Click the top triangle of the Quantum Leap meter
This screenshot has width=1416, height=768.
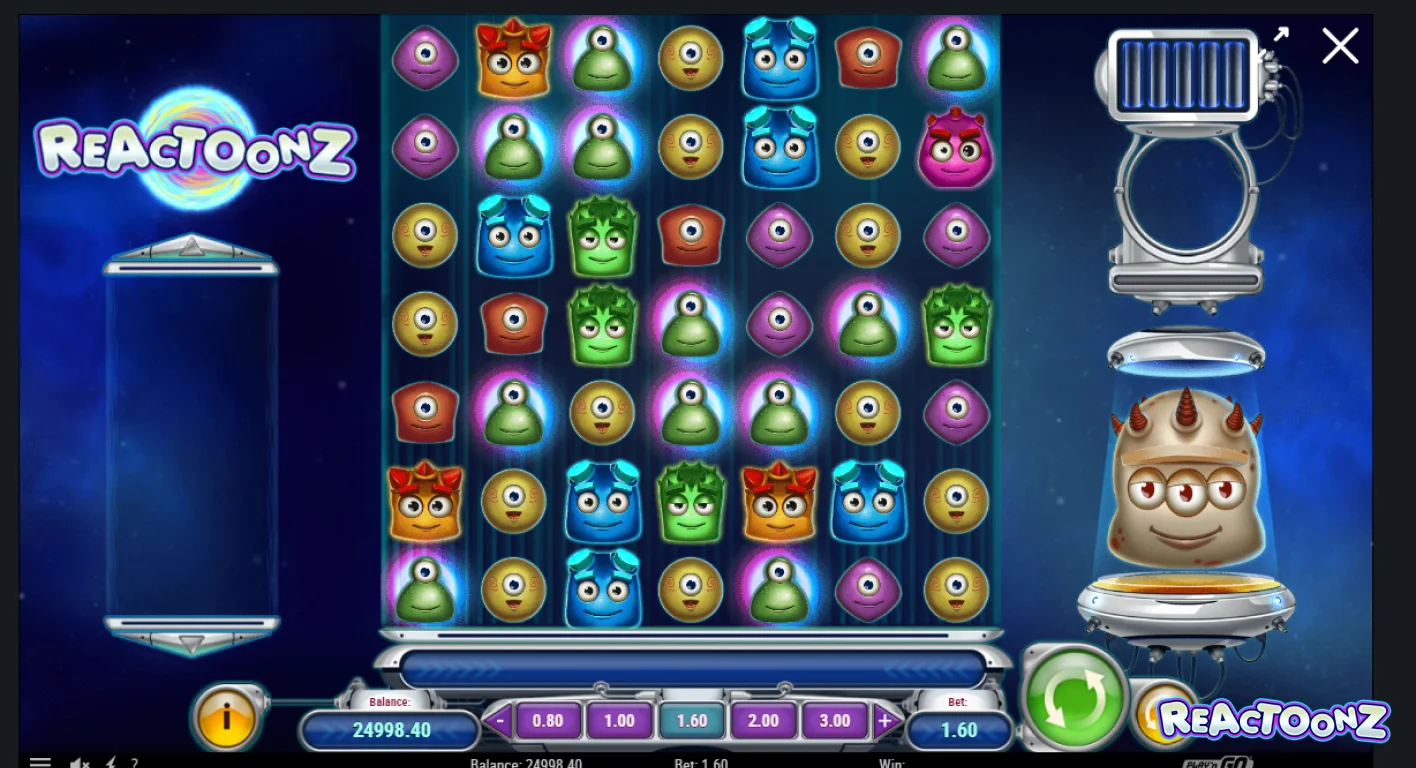point(191,247)
